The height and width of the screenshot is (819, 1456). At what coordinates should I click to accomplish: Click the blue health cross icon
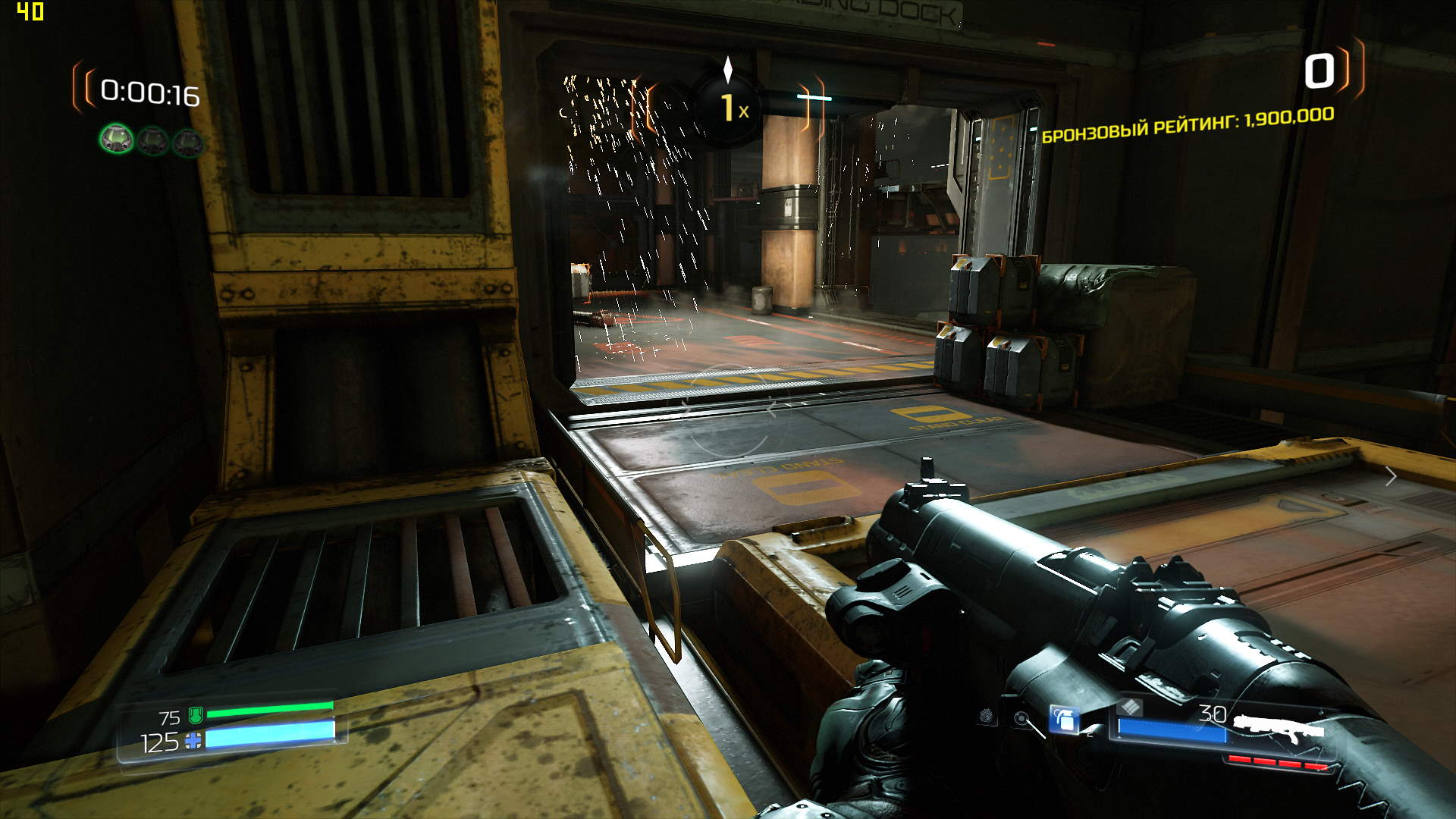[193, 741]
